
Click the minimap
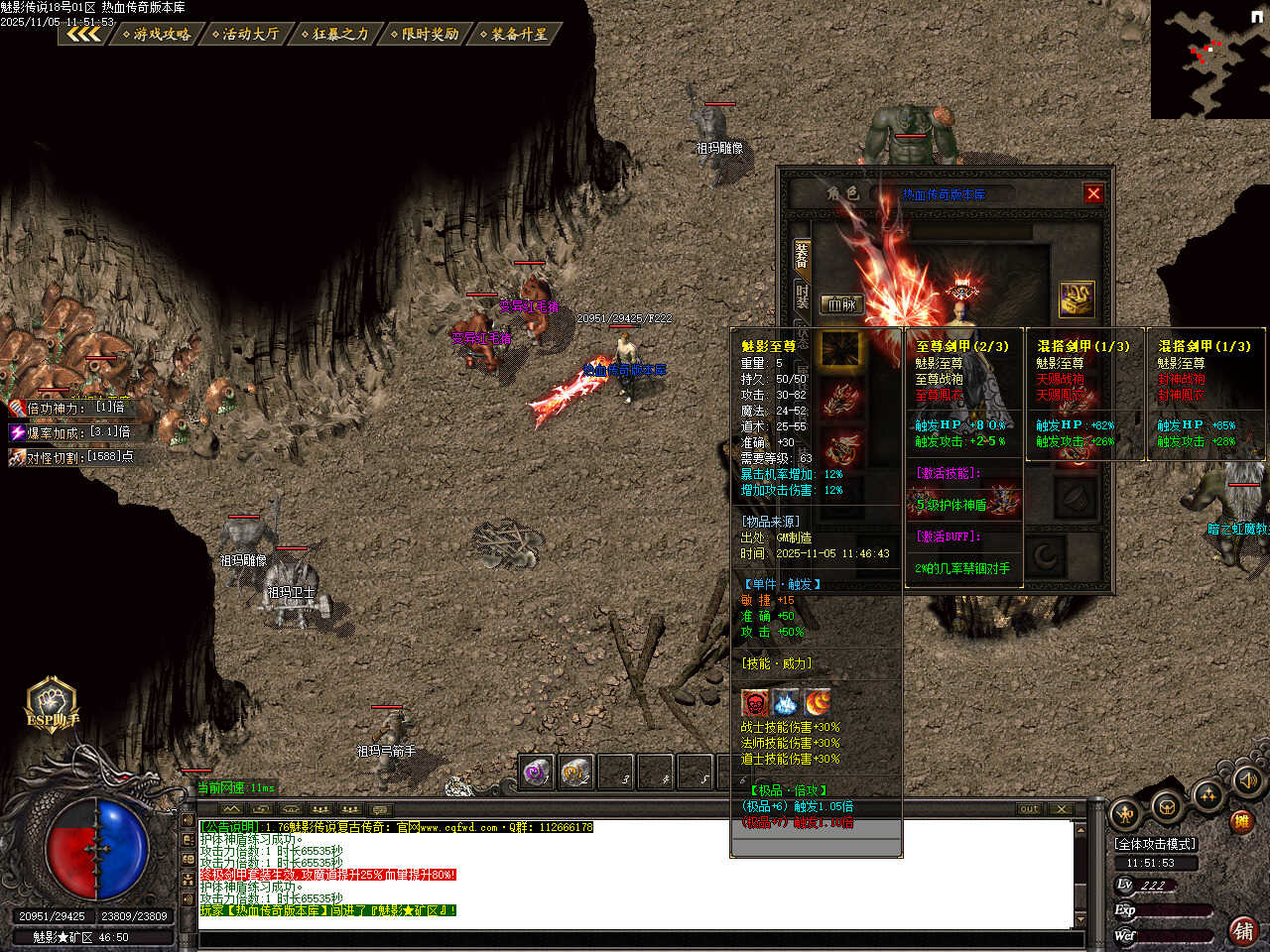[1209, 59]
